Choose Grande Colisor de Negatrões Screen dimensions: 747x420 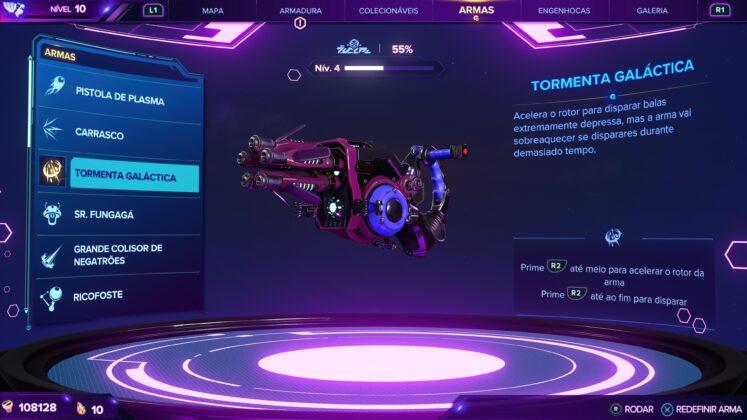coord(118,254)
